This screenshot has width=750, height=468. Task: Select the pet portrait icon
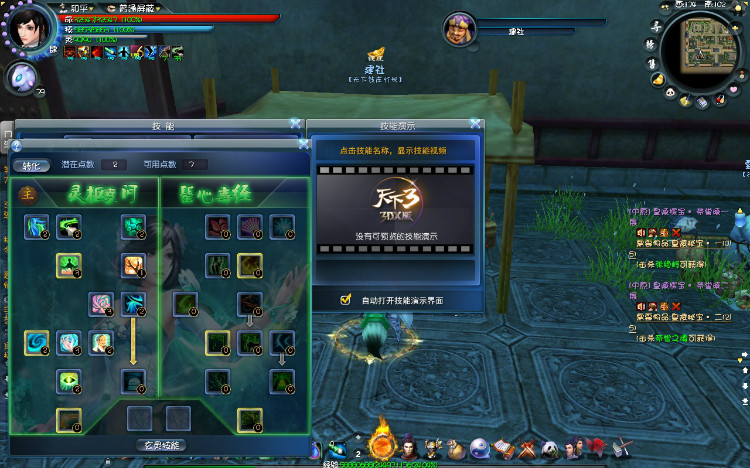click(22, 77)
